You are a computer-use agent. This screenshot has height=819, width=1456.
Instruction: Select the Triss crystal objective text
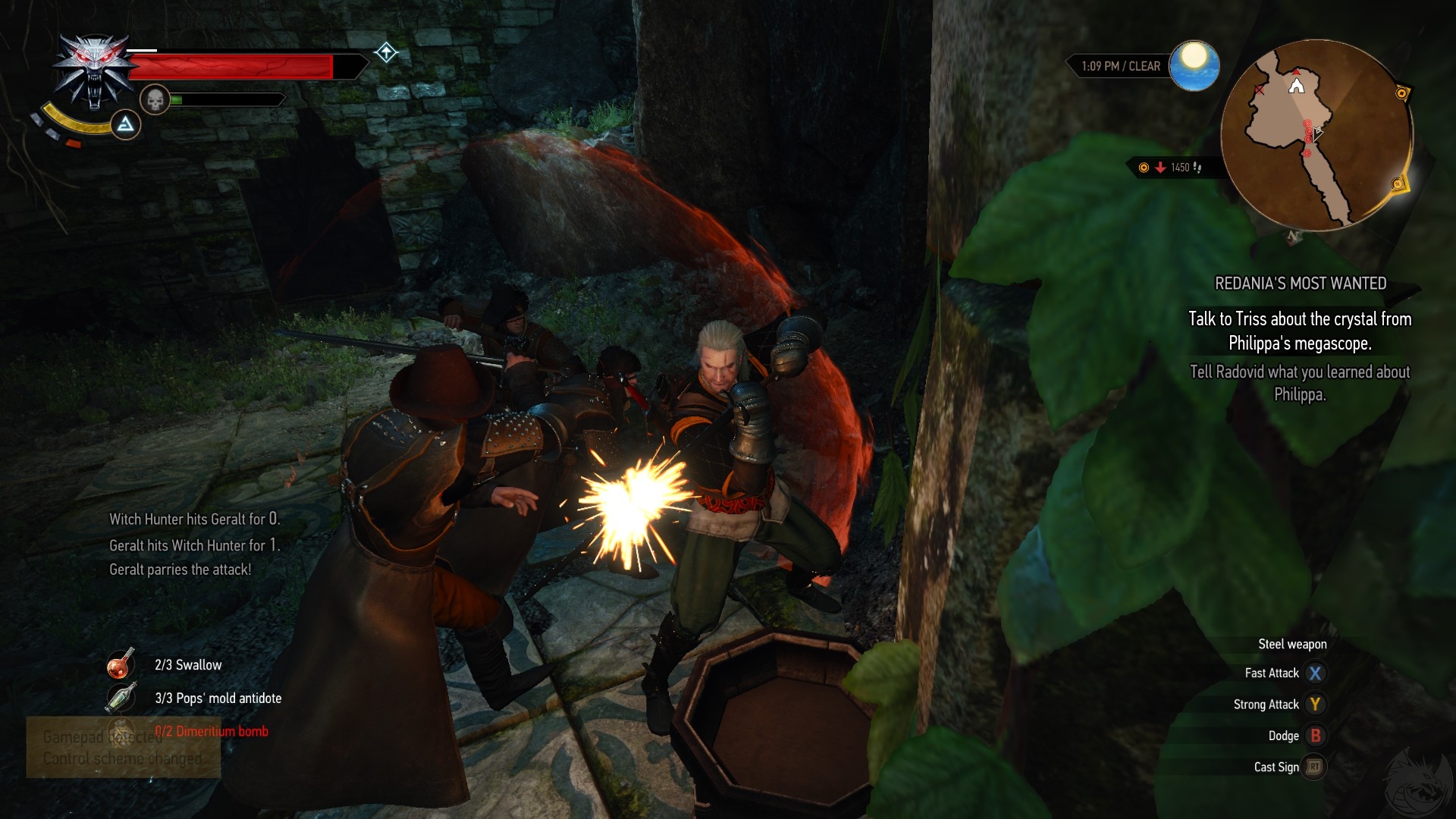pos(1300,331)
